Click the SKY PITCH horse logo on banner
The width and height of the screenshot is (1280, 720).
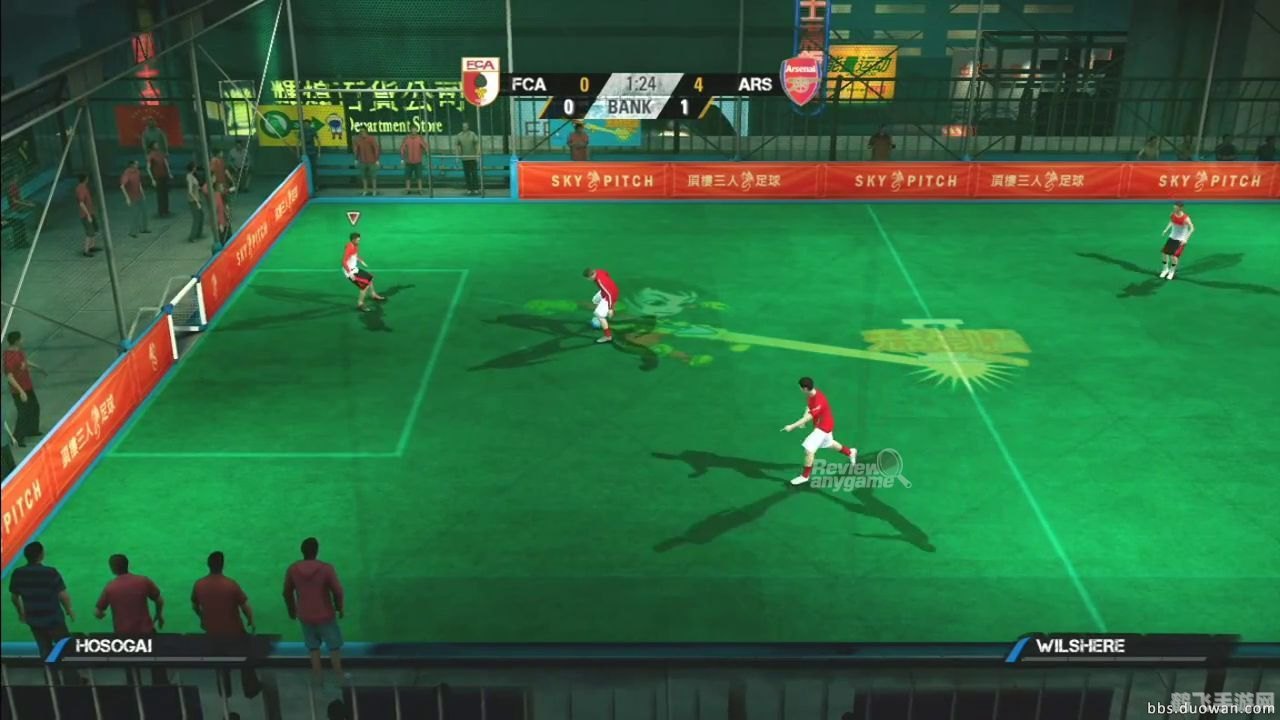pos(595,182)
